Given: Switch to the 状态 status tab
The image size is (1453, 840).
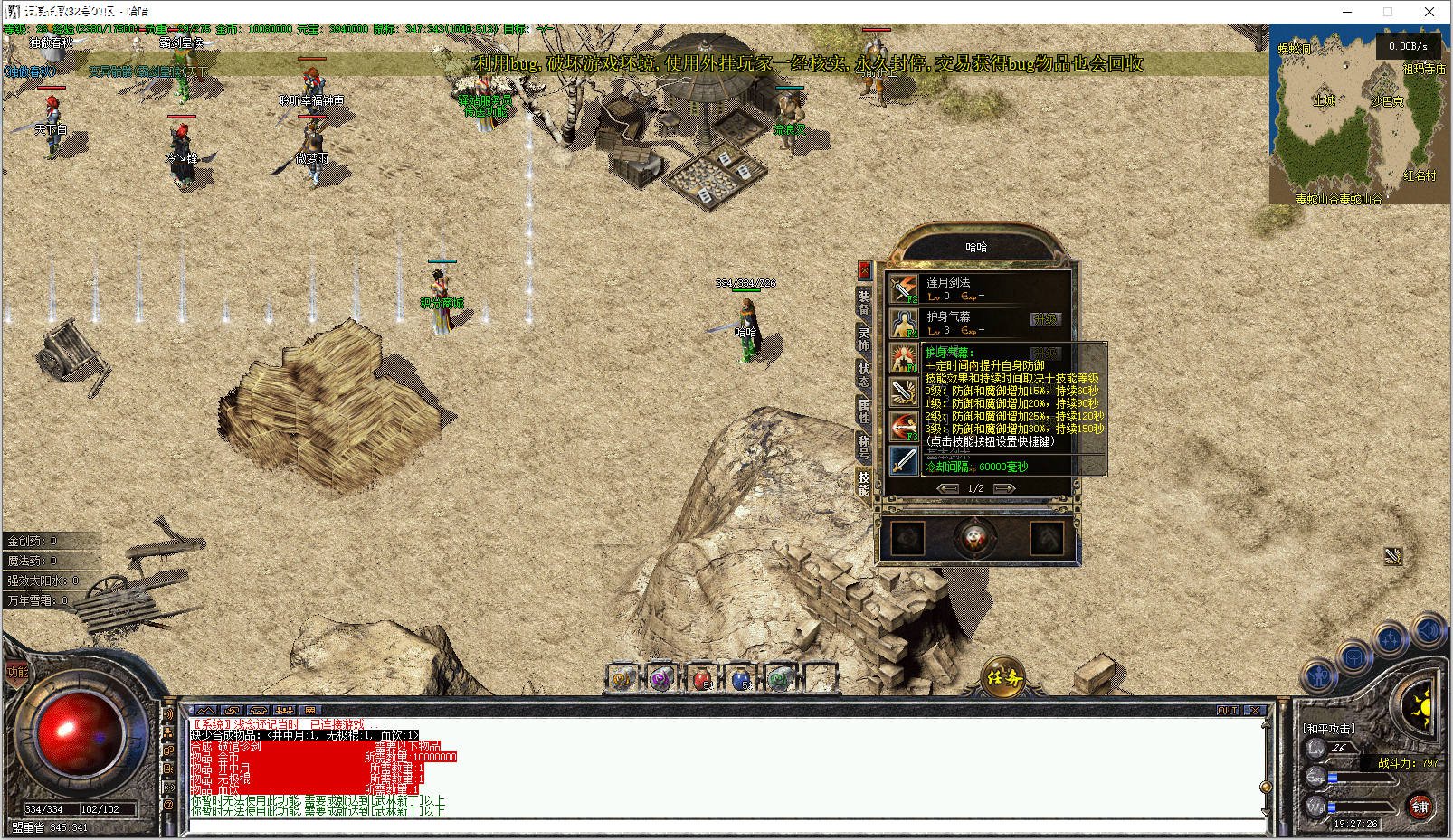Looking at the screenshot, I should [864, 375].
